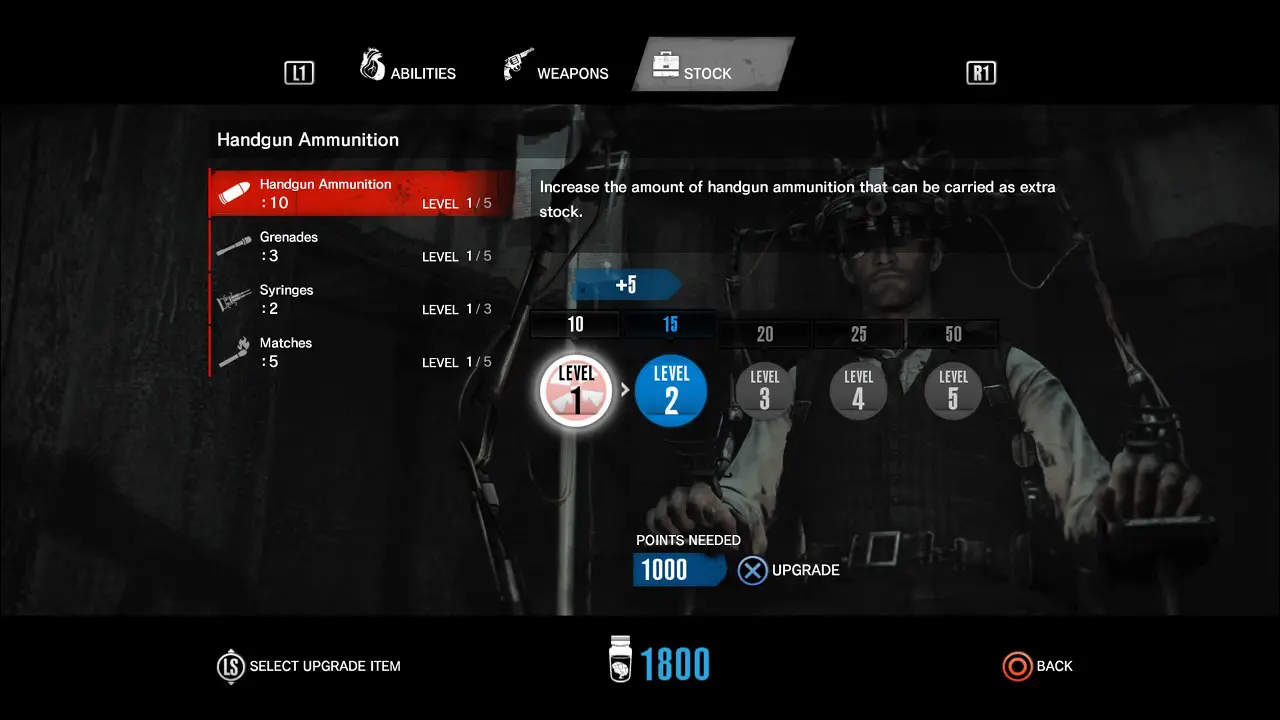The image size is (1280, 720).
Task: Select the Level 3 upgrade node
Action: pos(765,390)
